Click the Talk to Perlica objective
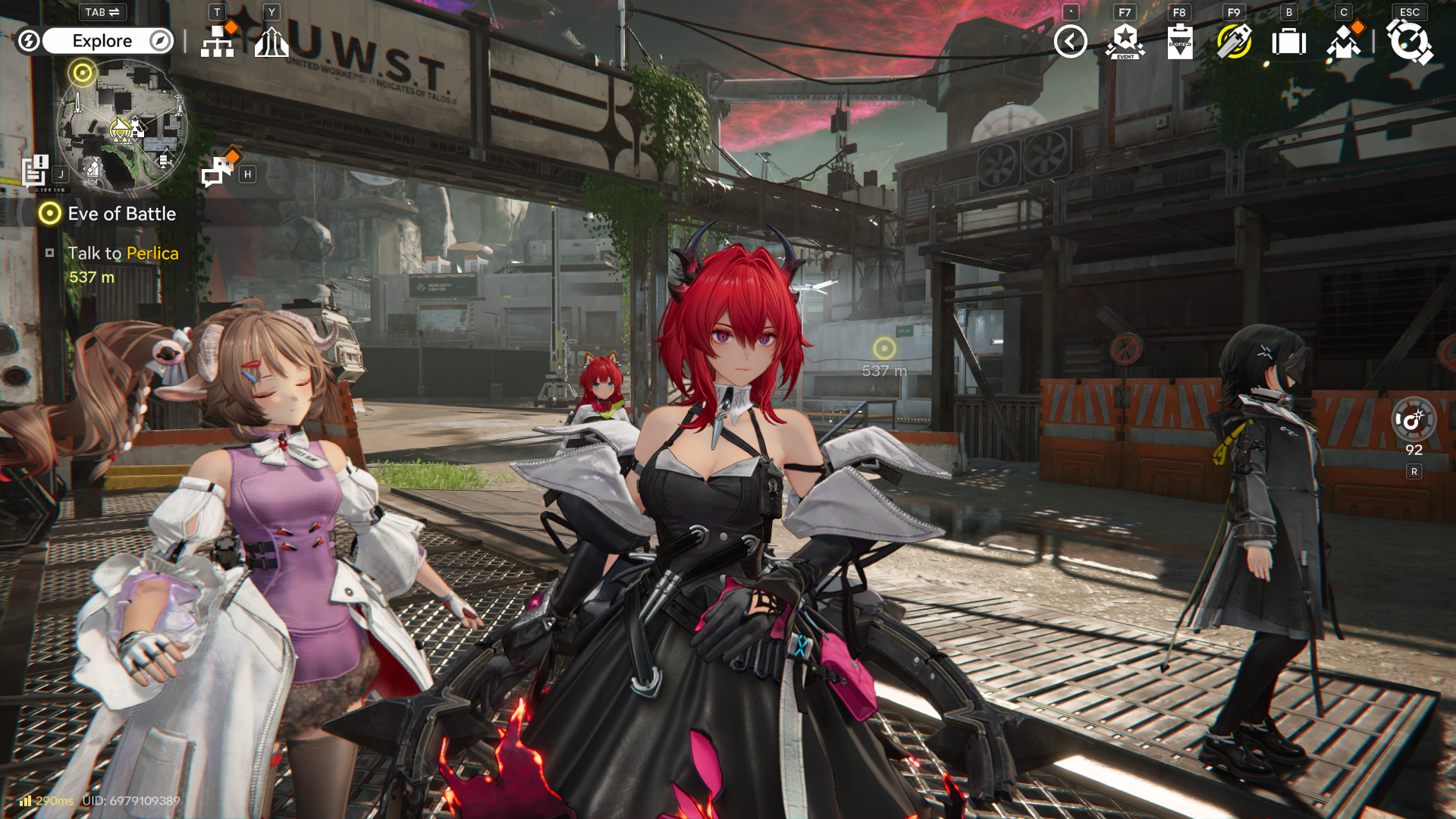This screenshot has height=819, width=1456. [x=123, y=253]
